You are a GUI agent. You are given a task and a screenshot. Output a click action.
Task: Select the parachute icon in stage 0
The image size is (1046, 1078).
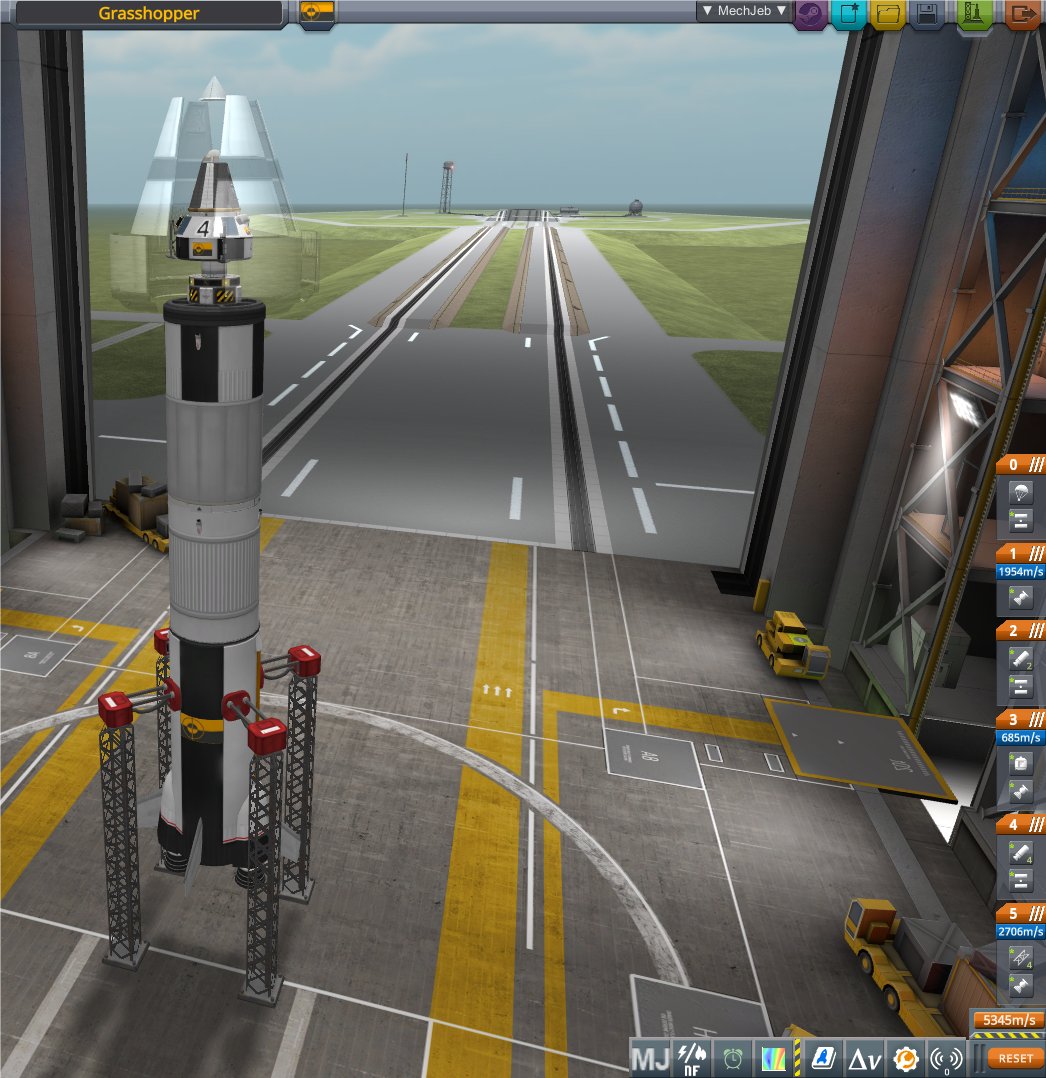tap(1020, 491)
